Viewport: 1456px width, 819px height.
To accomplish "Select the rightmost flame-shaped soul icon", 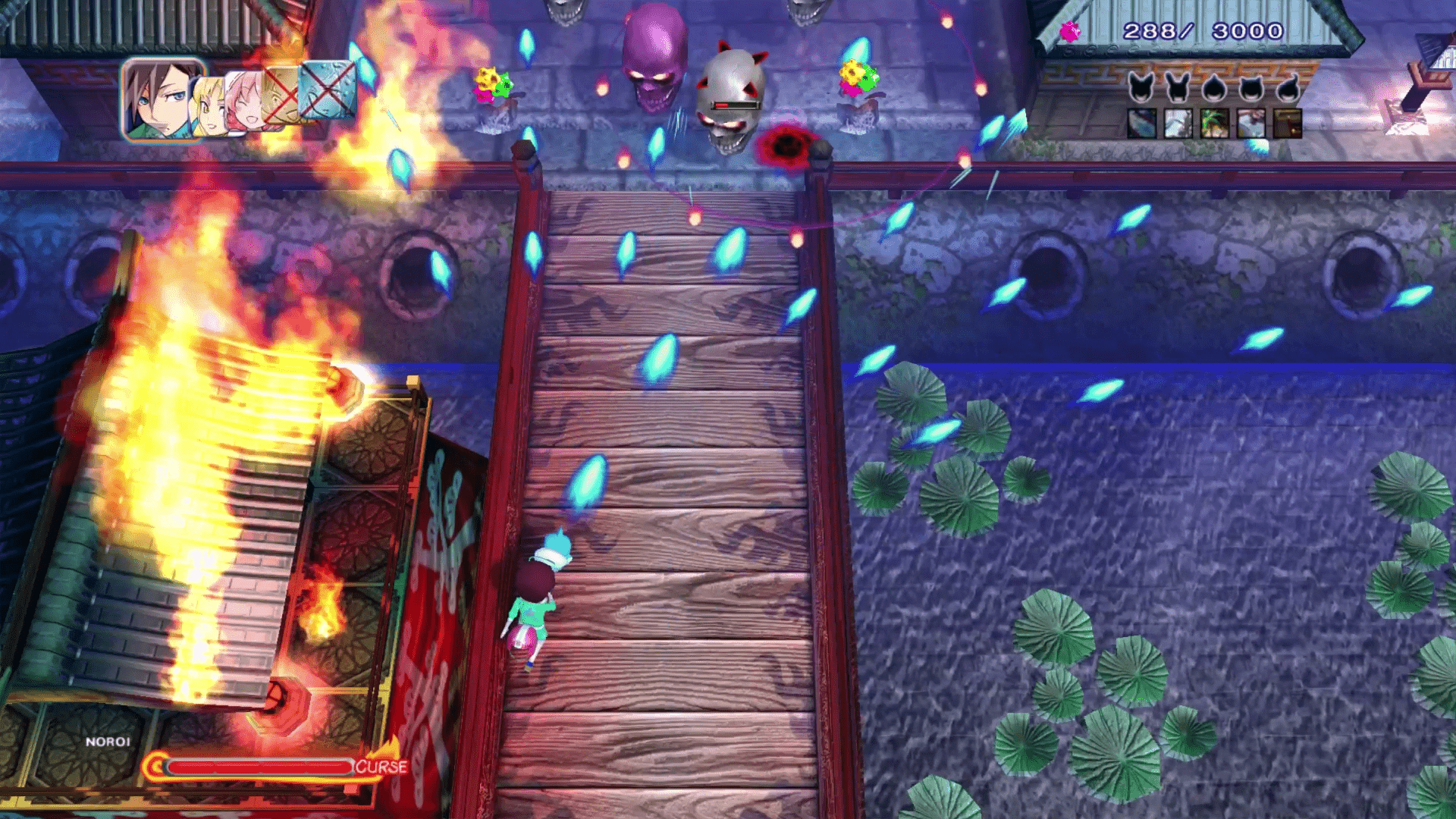I will (1289, 86).
